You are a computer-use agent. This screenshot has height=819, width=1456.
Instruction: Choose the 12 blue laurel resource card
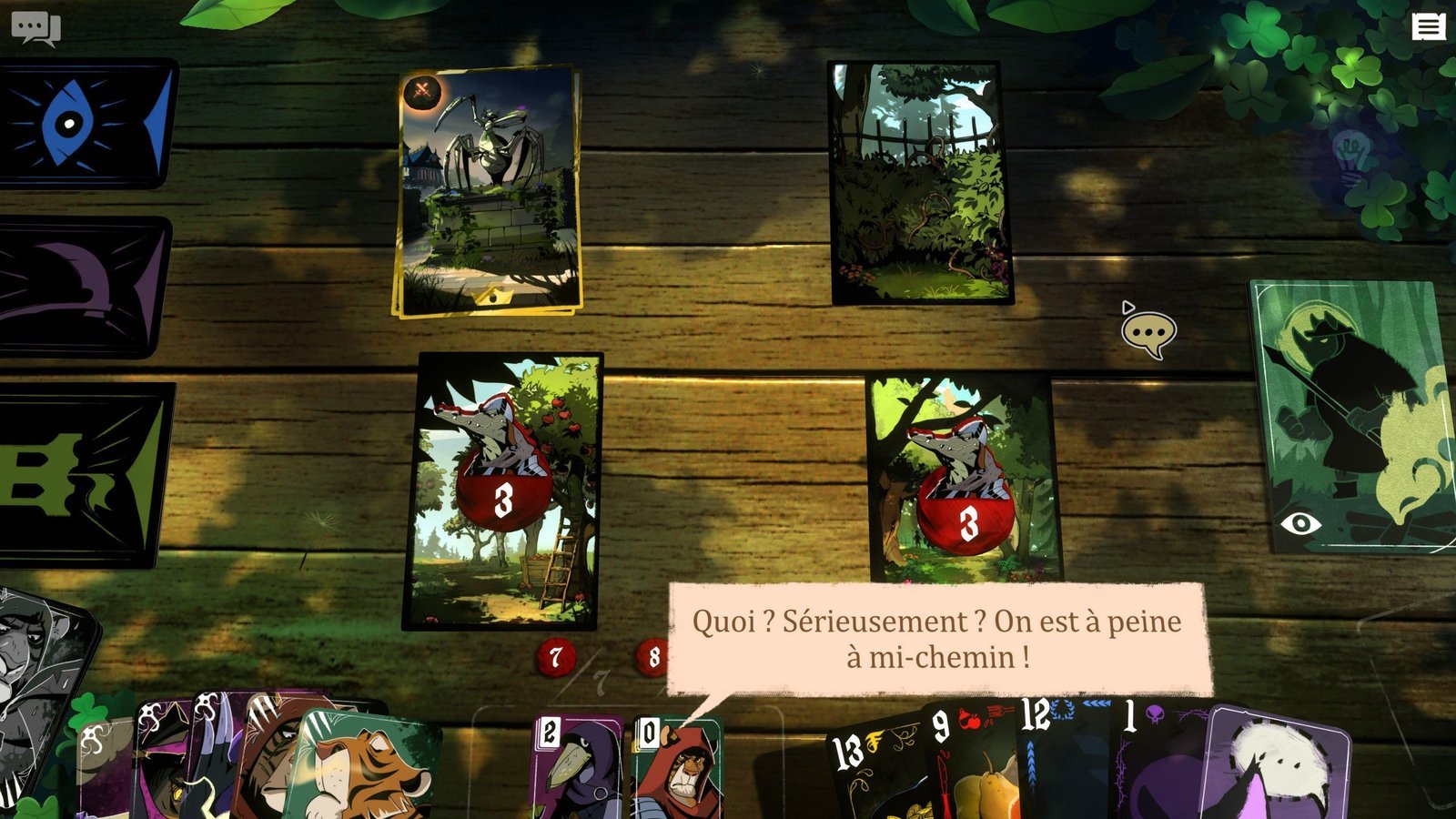tap(1060, 760)
